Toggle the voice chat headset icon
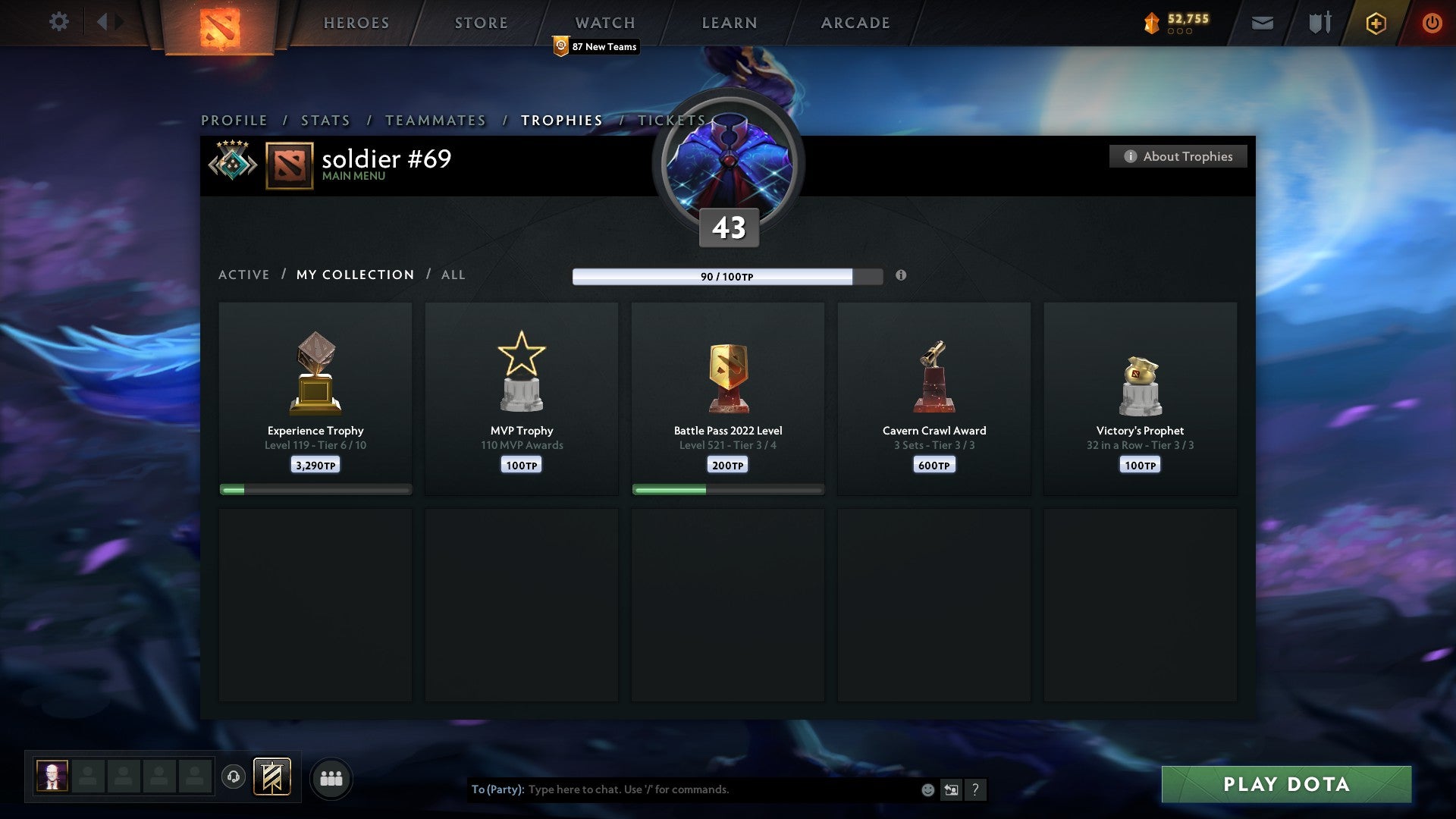Screen dimensions: 1456x819 [234, 777]
